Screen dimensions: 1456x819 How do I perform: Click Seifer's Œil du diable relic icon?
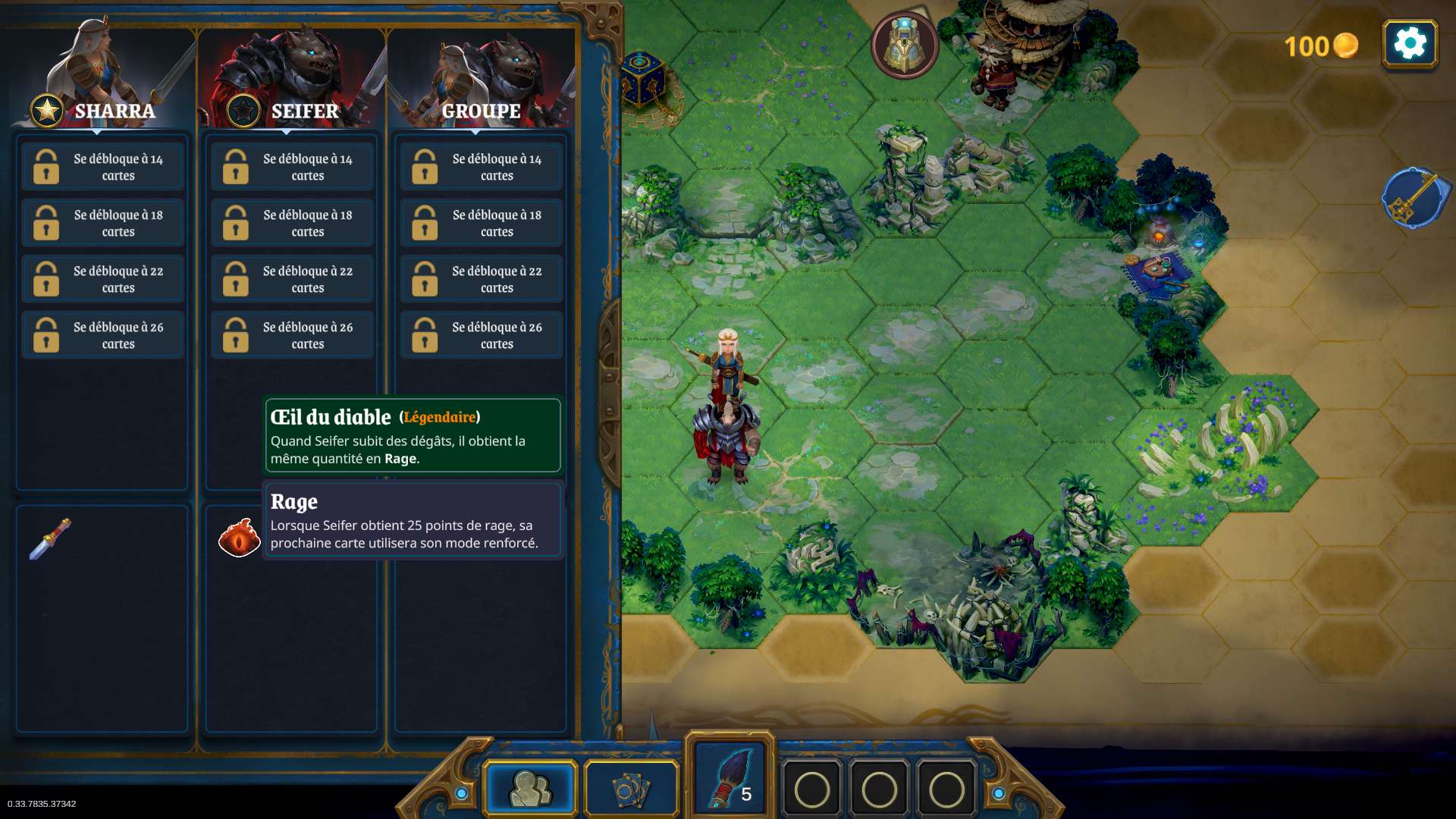coord(239,538)
